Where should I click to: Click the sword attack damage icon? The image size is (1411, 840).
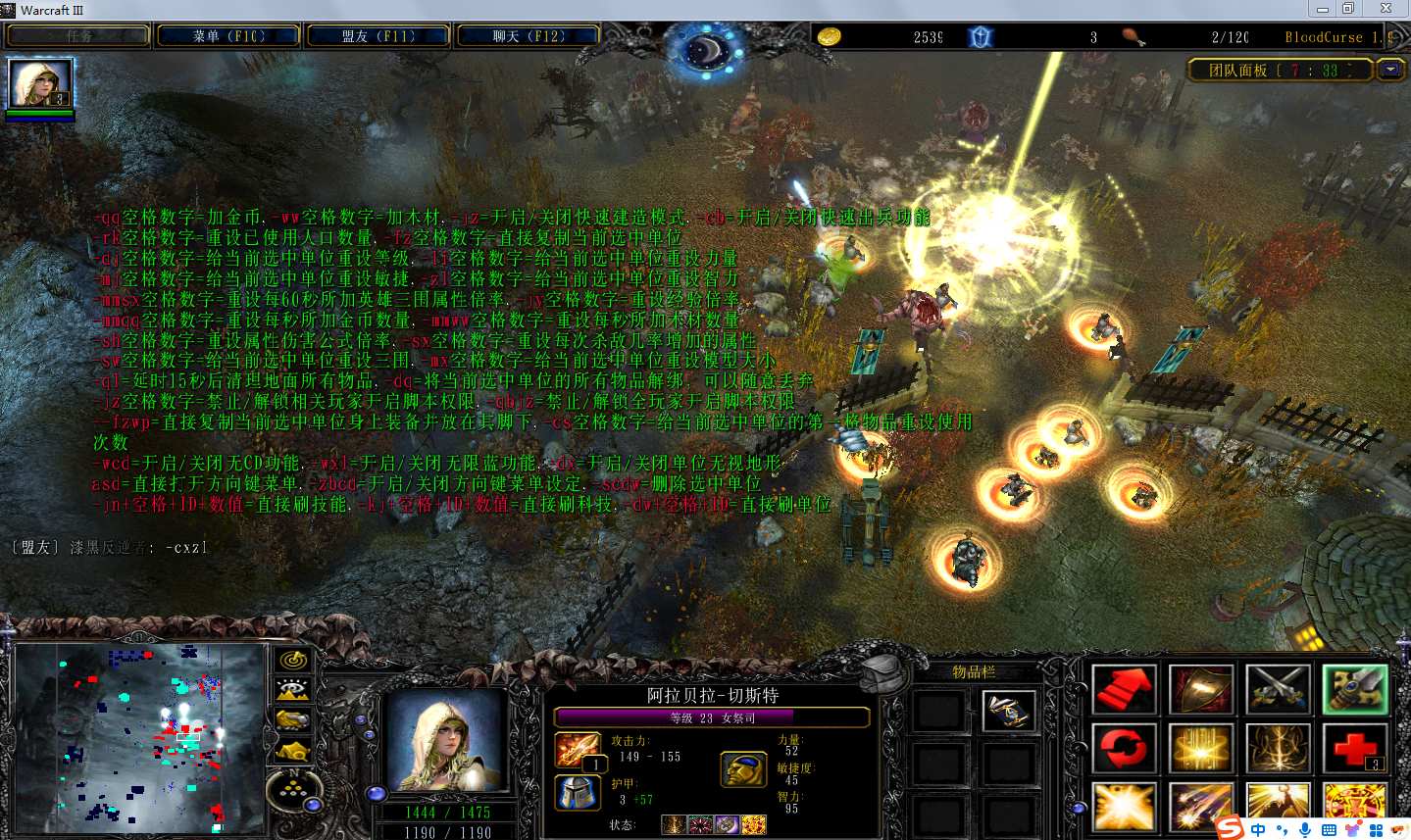578,751
